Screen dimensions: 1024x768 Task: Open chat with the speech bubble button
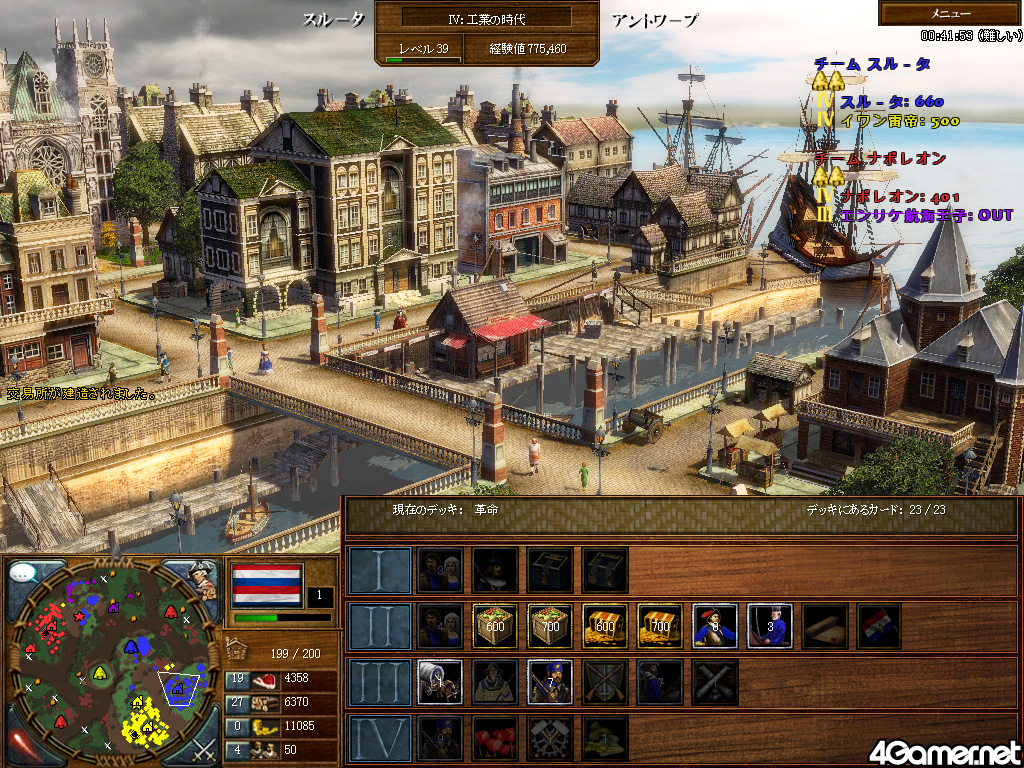click(27, 576)
